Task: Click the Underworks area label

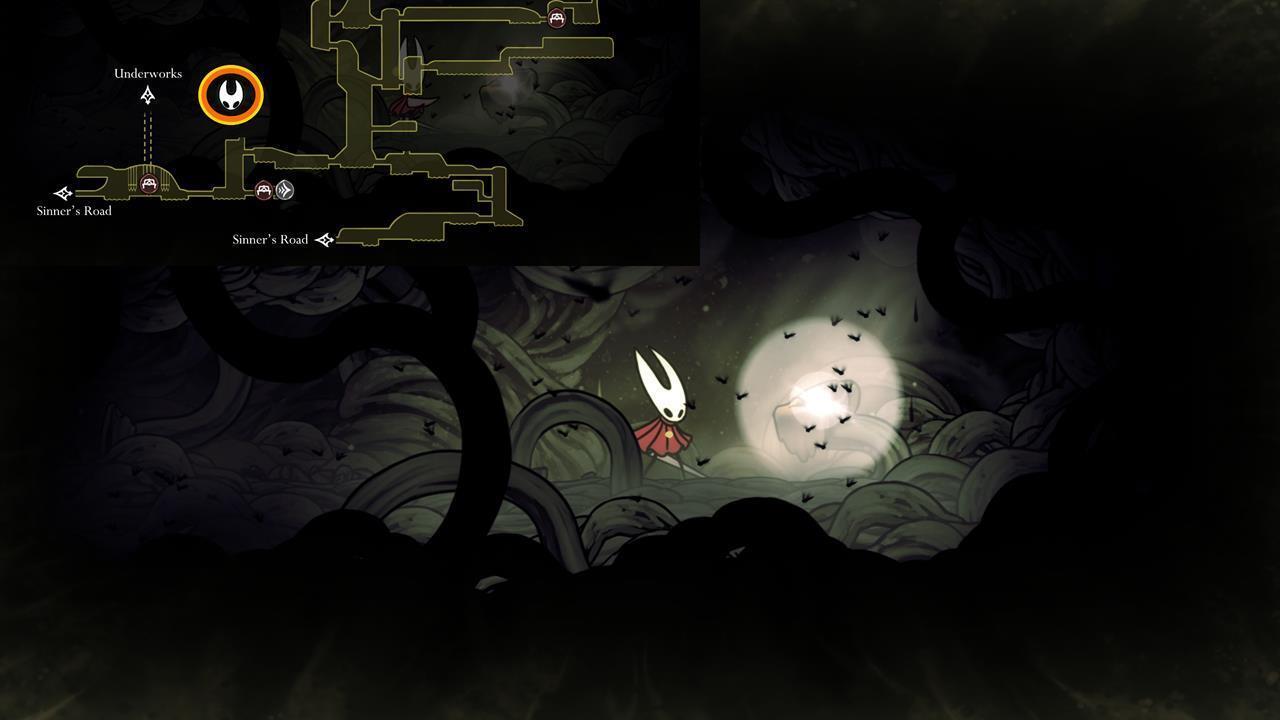Action: click(x=148, y=72)
